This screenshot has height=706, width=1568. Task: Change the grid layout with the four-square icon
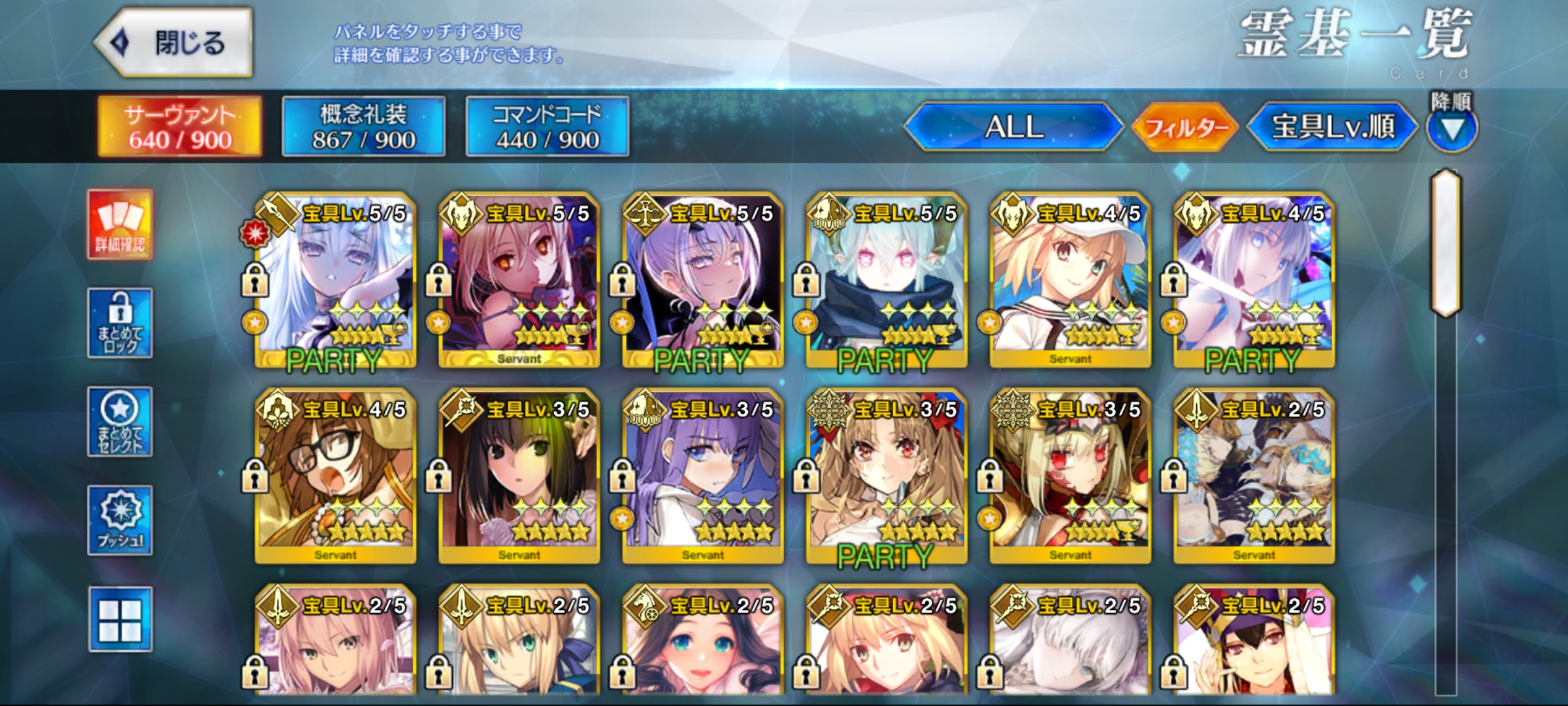click(120, 619)
